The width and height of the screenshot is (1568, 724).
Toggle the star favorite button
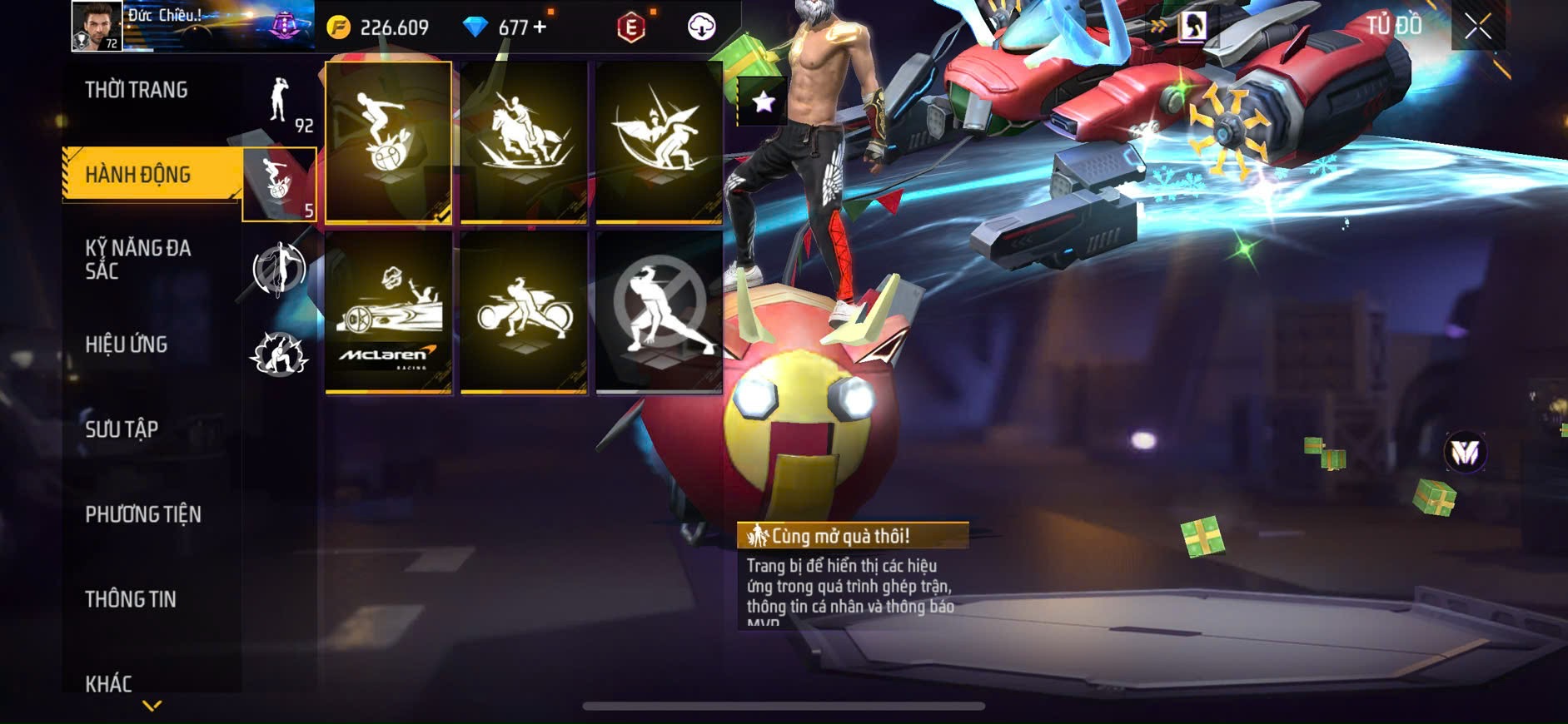[x=763, y=102]
